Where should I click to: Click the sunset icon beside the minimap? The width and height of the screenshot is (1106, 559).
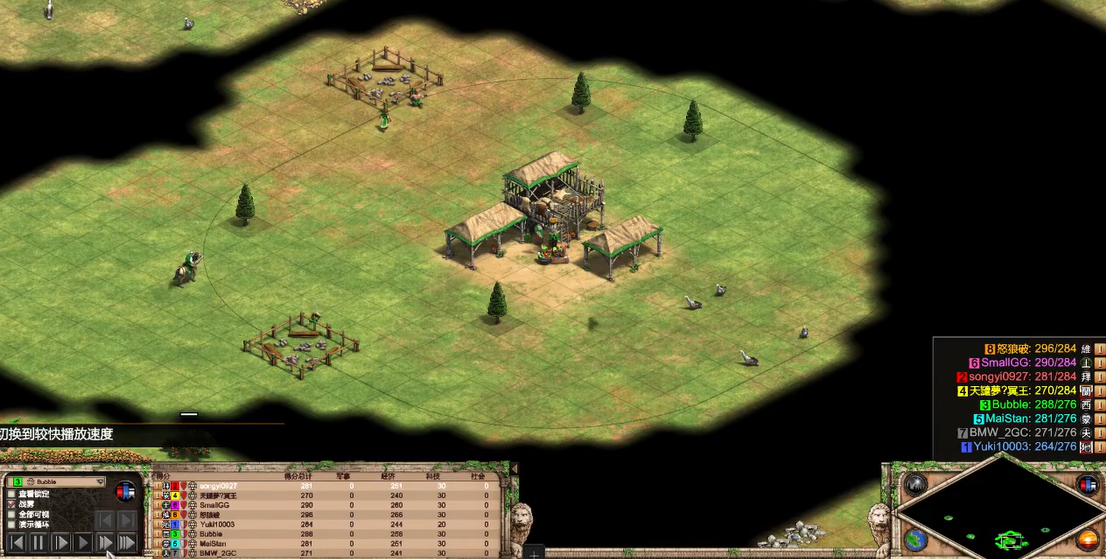pos(1087,540)
